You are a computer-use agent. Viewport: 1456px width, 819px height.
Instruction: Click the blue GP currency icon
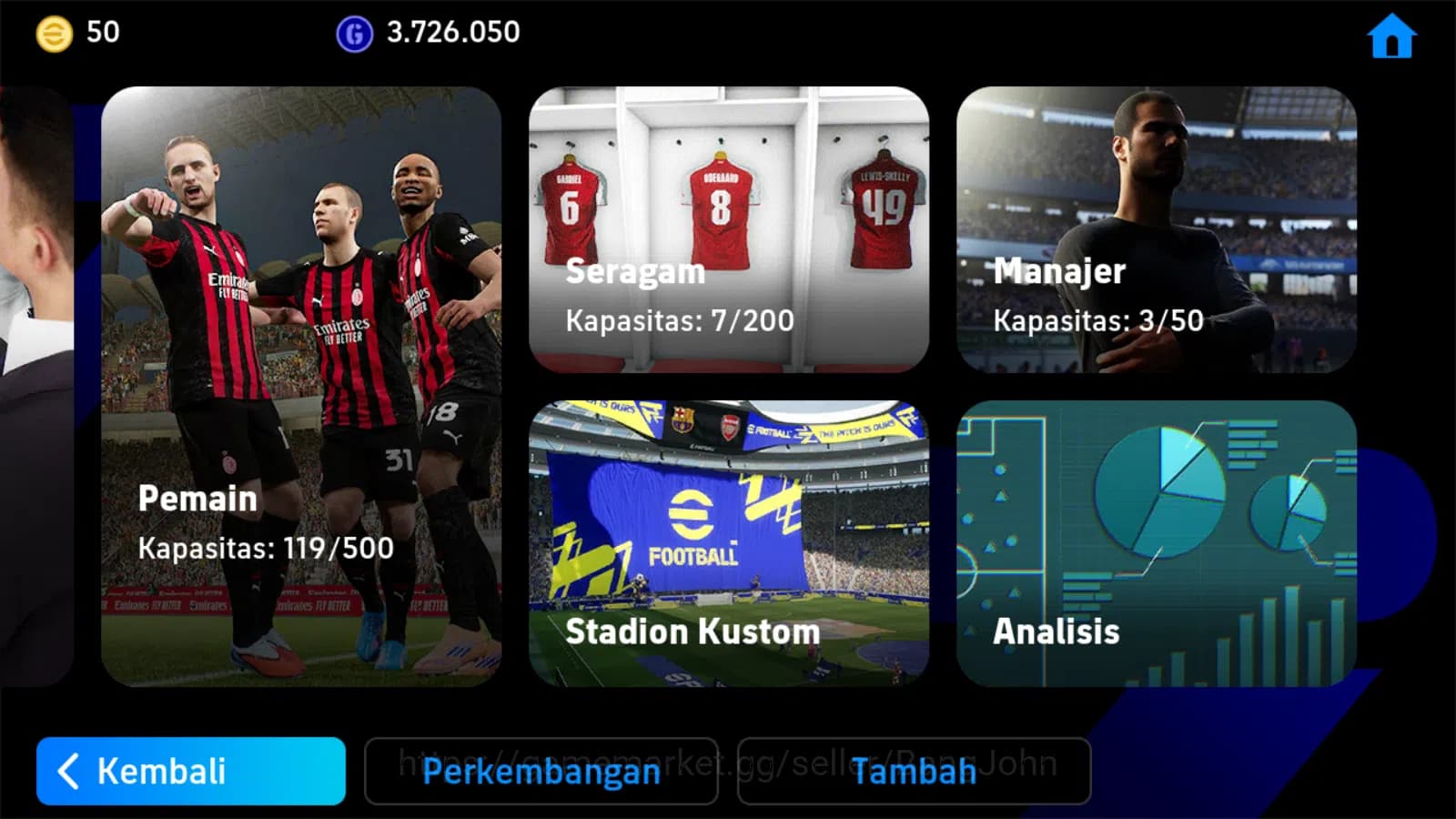pos(354,34)
